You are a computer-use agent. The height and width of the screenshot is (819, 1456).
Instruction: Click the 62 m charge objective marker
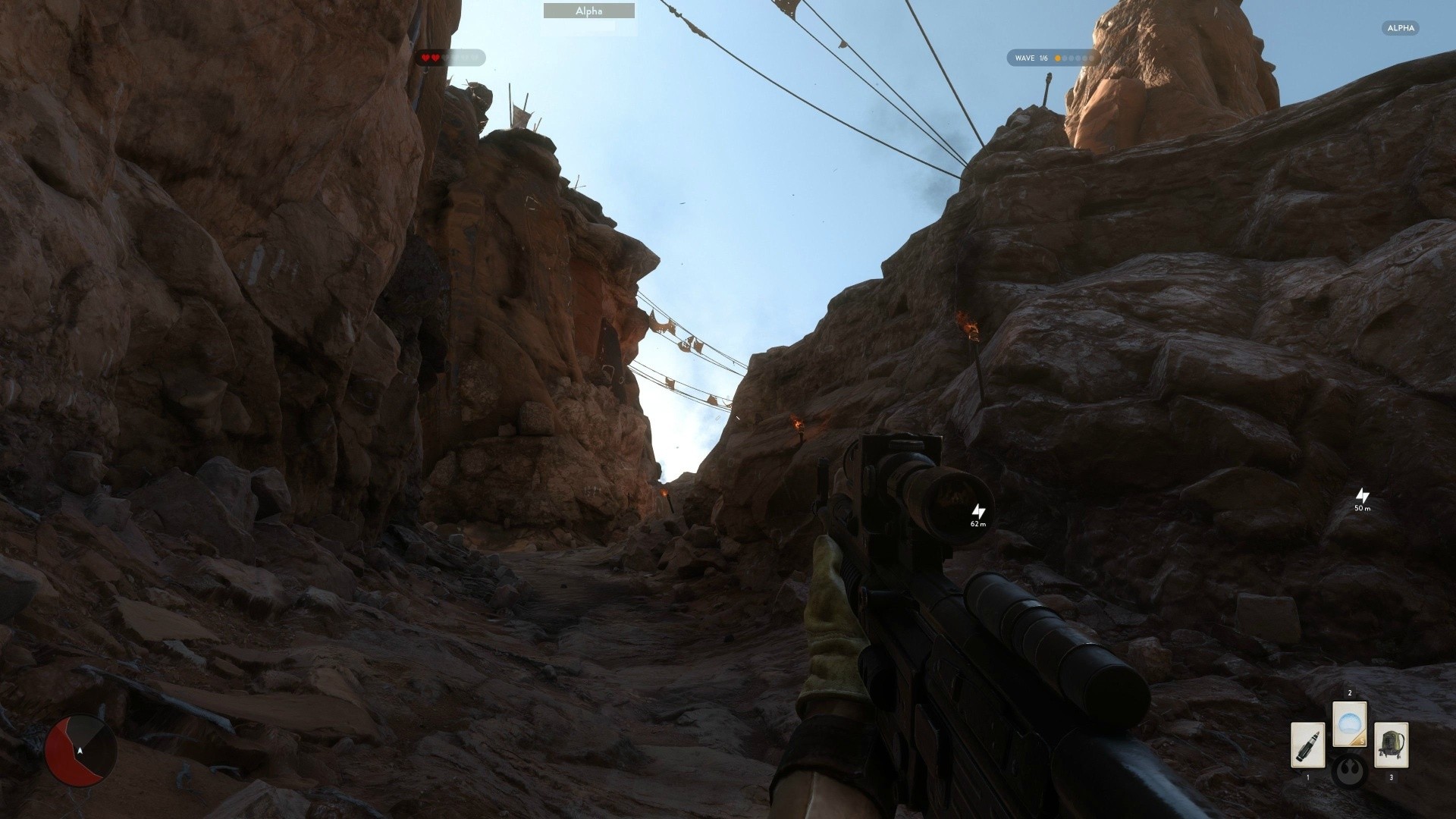pos(977,514)
